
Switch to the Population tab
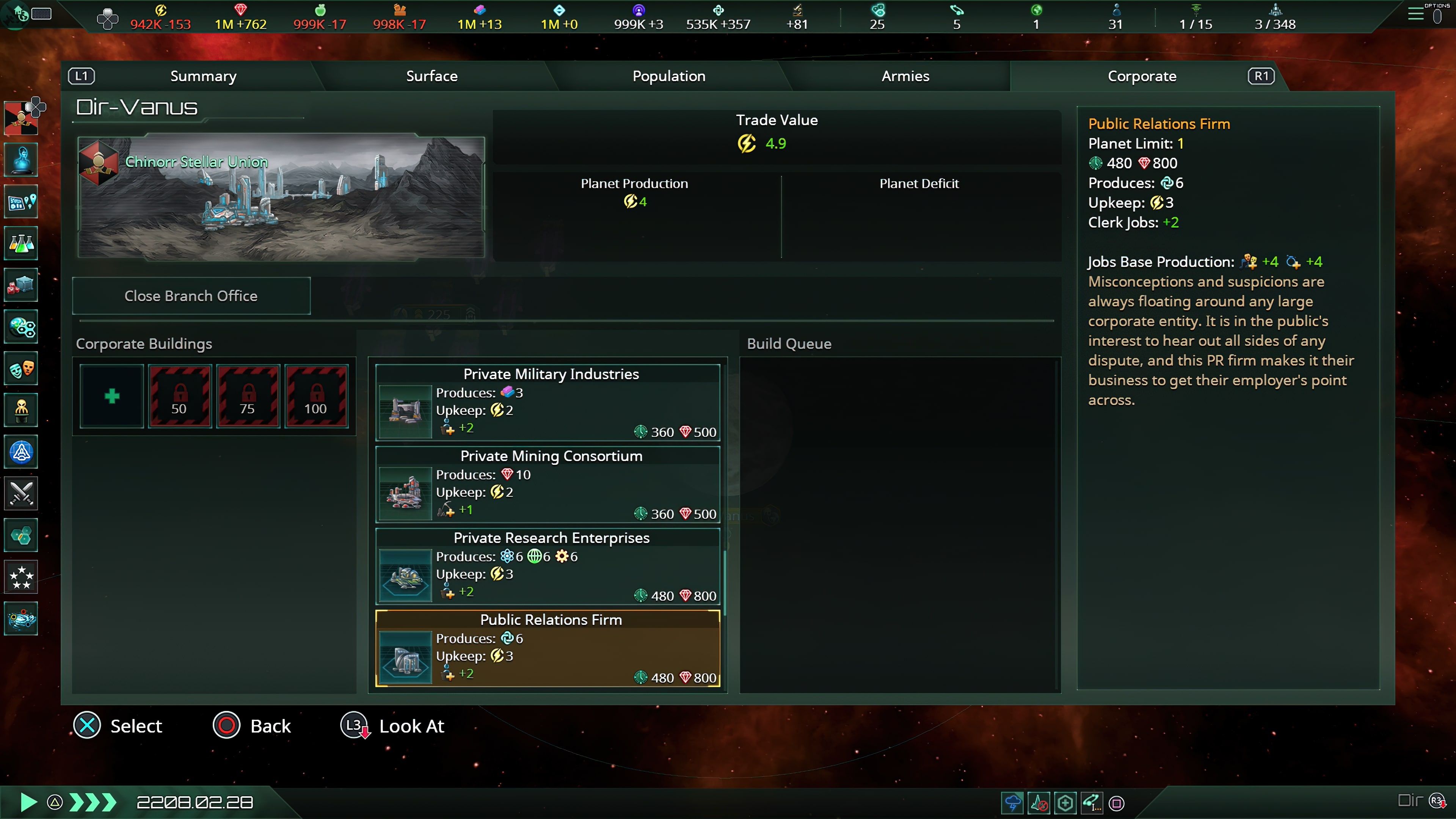click(668, 76)
